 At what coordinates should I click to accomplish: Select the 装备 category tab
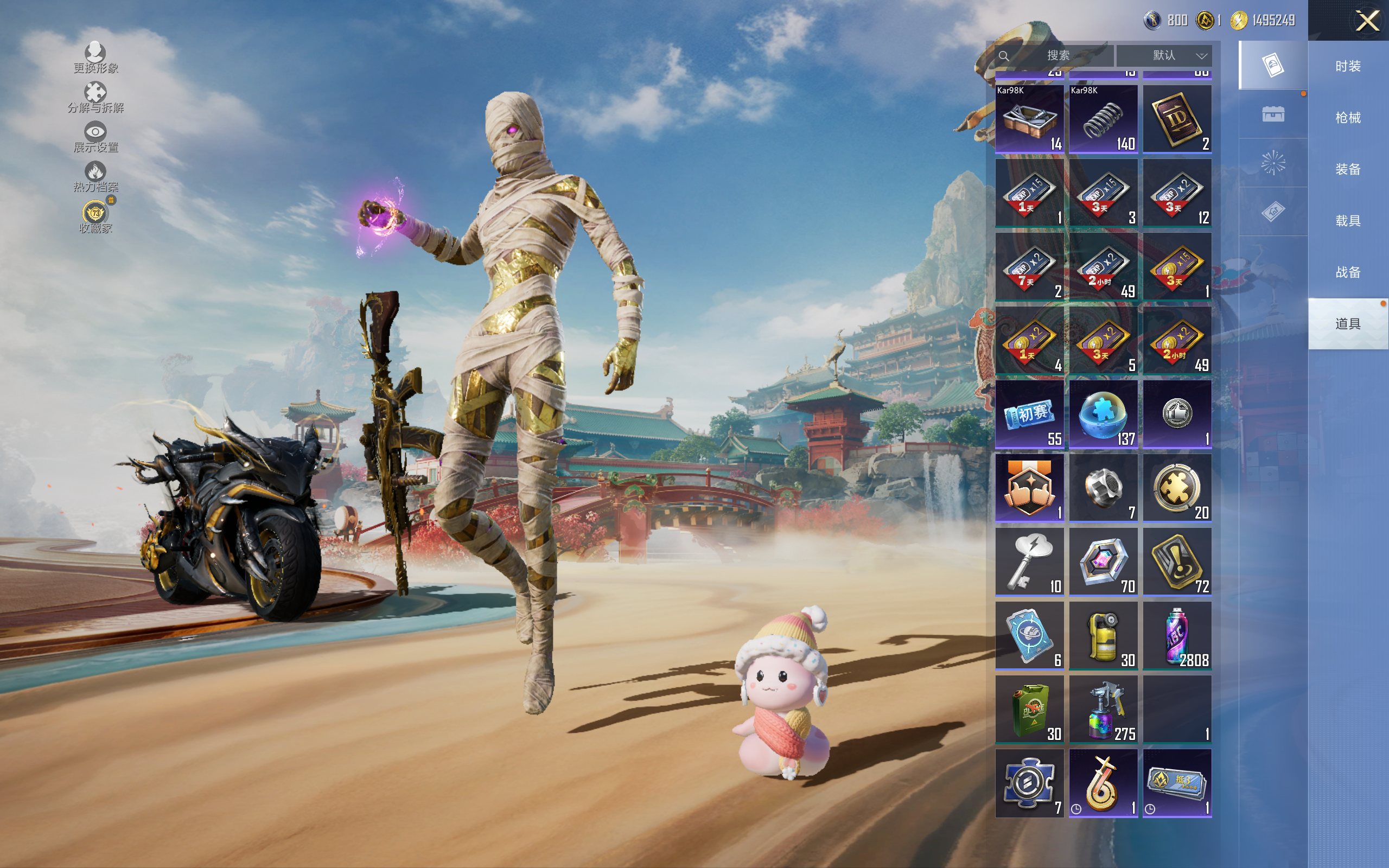coord(1348,169)
